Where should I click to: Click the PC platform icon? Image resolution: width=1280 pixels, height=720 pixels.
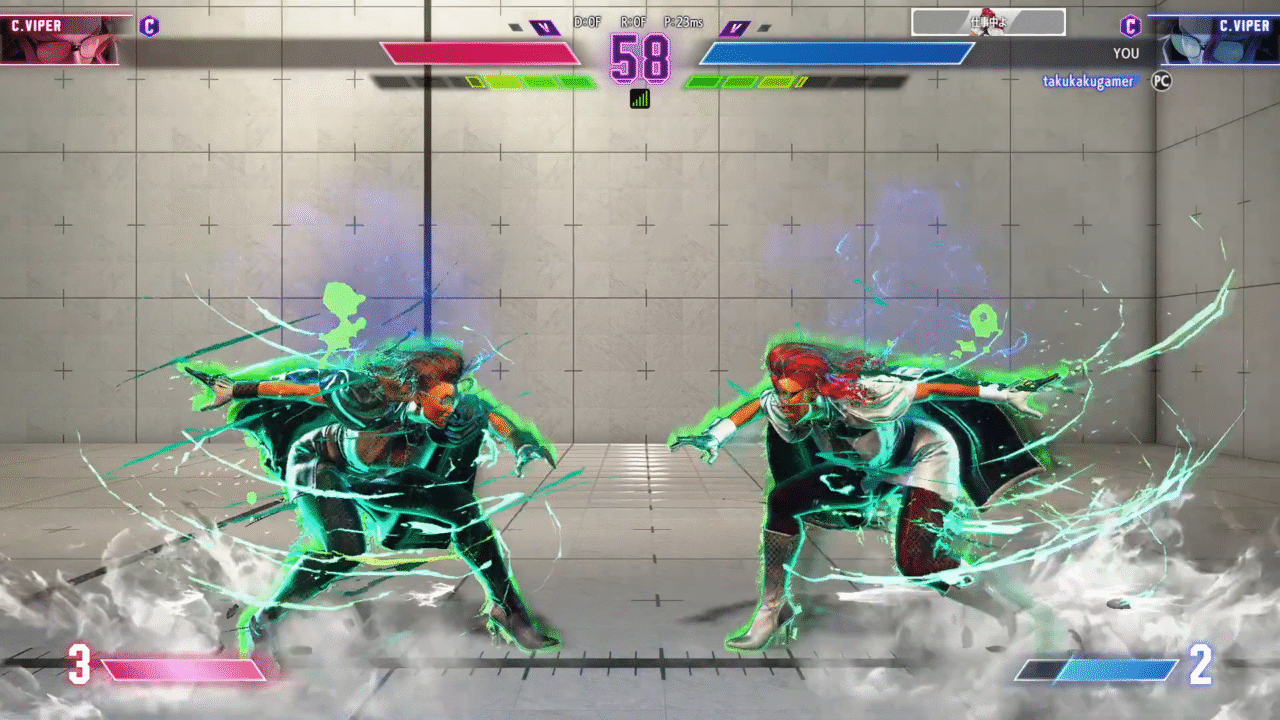(1161, 82)
